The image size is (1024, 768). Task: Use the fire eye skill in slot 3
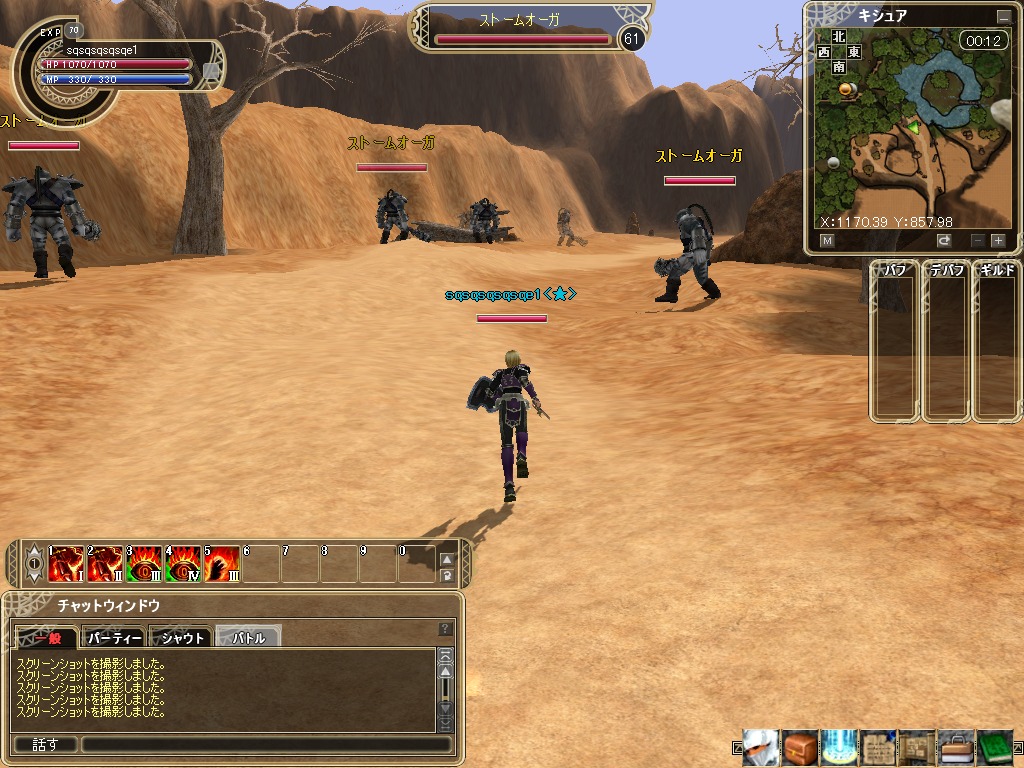(x=144, y=564)
